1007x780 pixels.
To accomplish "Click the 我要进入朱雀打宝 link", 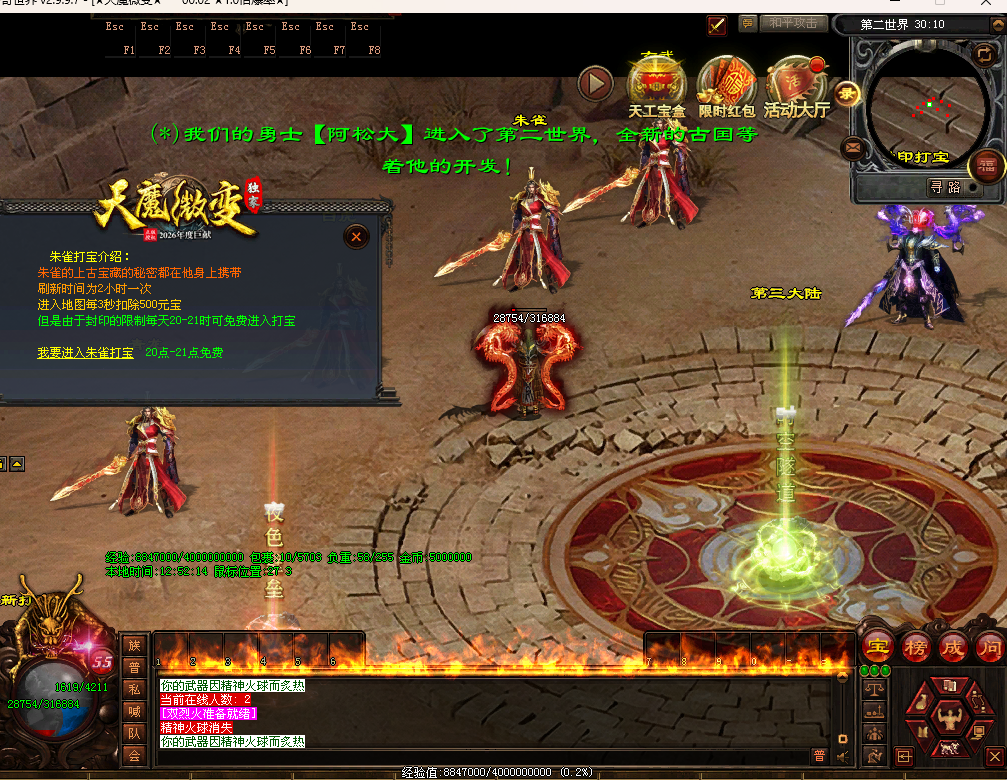I will coord(85,353).
